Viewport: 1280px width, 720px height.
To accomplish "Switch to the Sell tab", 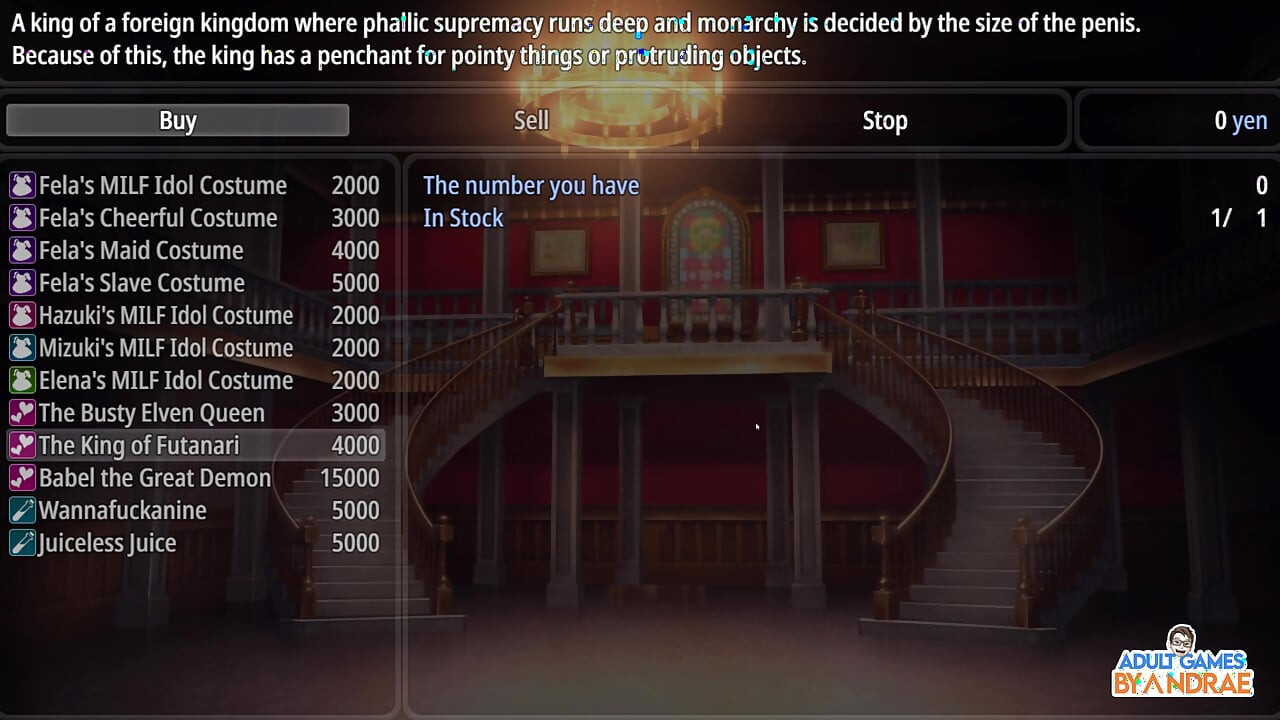I will click(531, 120).
